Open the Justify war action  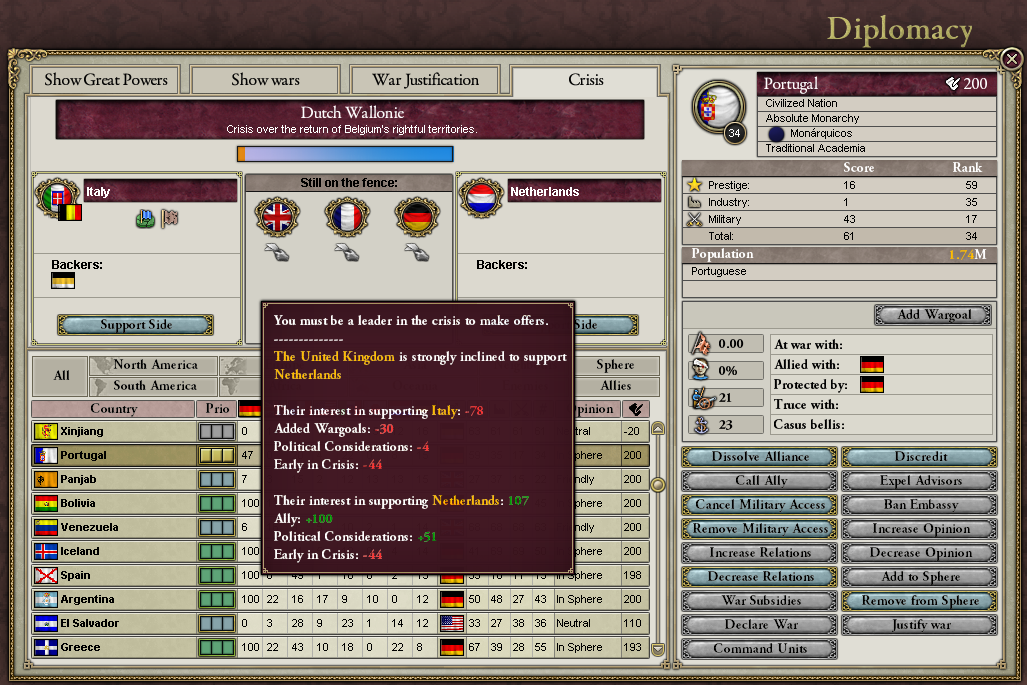click(920, 625)
